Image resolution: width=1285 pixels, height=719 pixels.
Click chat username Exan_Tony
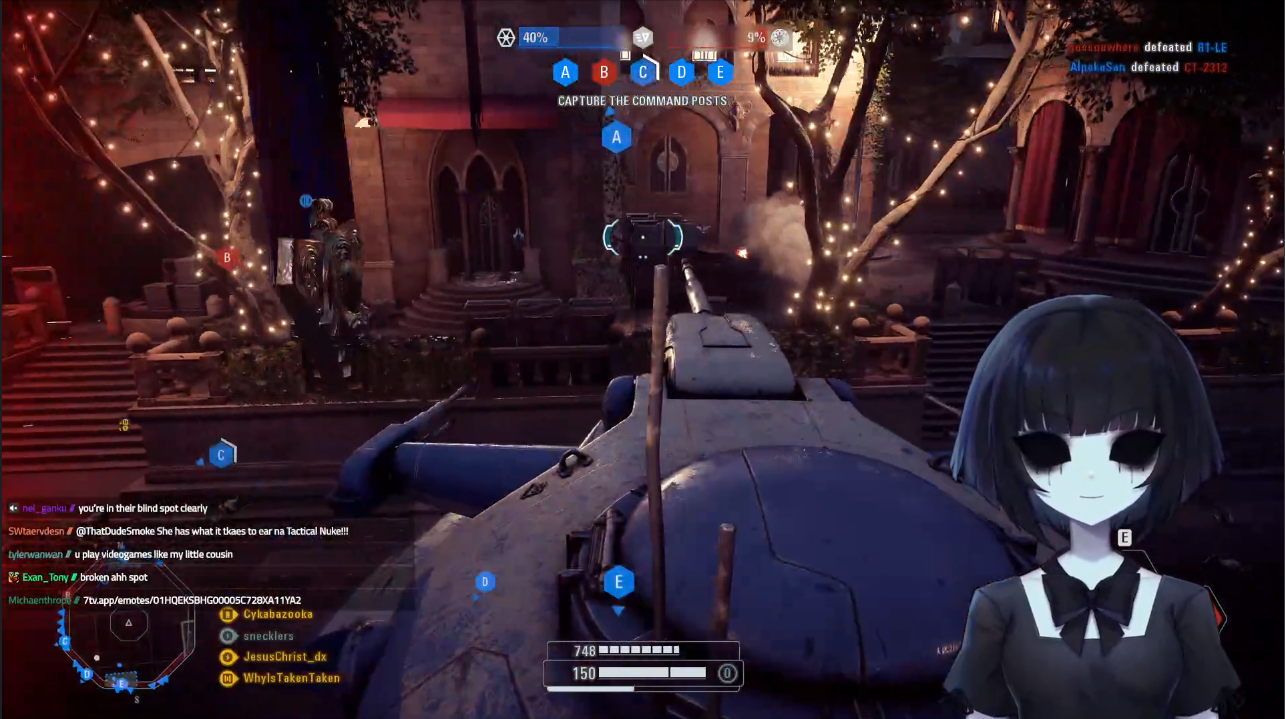46,577
